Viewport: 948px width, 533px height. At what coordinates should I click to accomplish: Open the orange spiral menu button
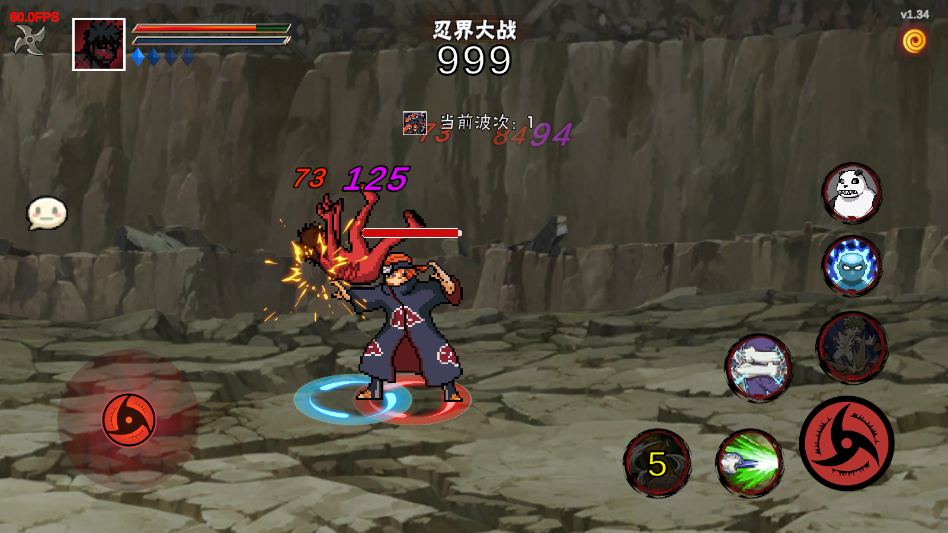(x=914, y=40)
